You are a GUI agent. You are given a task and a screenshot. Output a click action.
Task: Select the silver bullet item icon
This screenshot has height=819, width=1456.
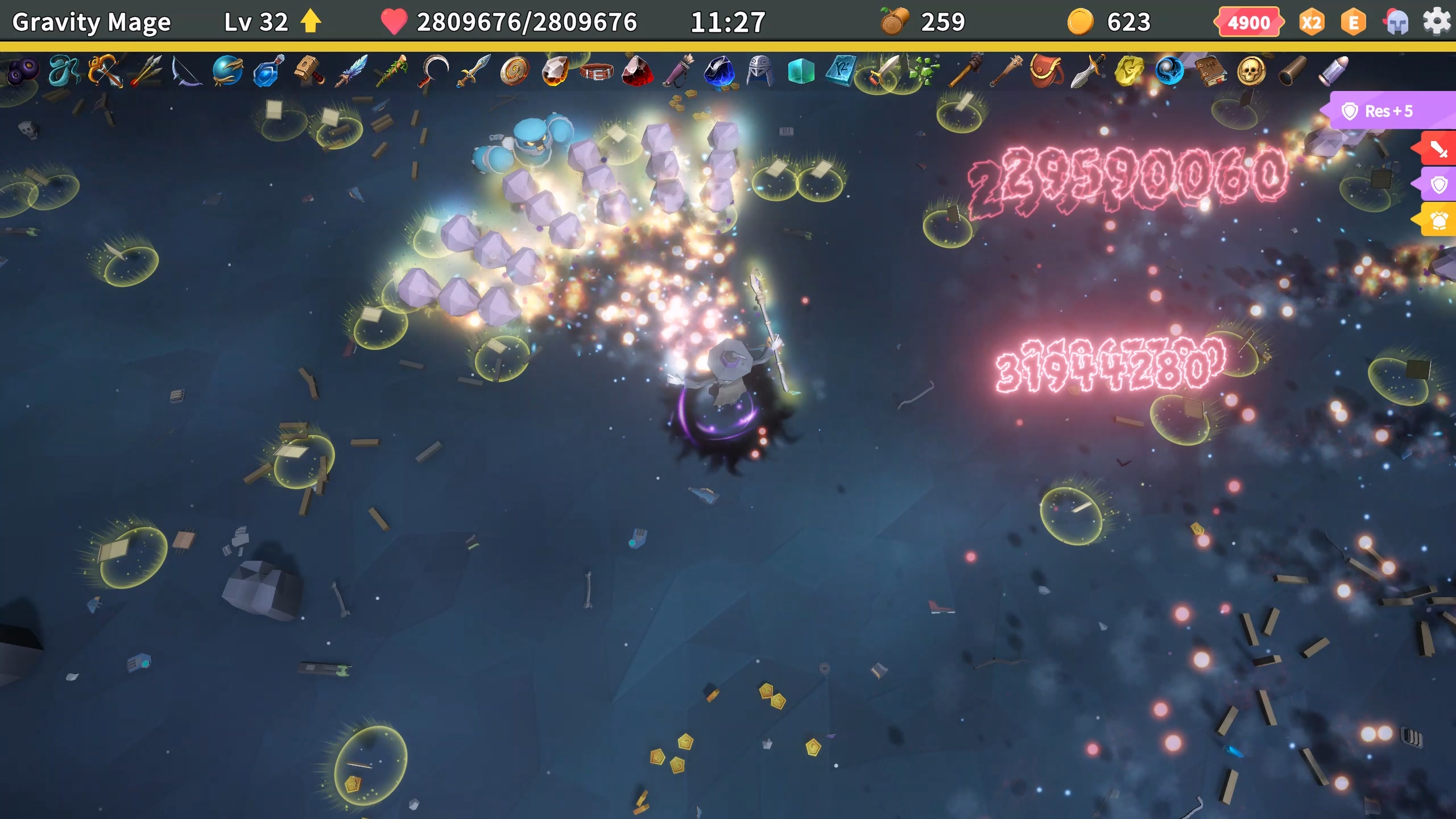(1333, 71)
